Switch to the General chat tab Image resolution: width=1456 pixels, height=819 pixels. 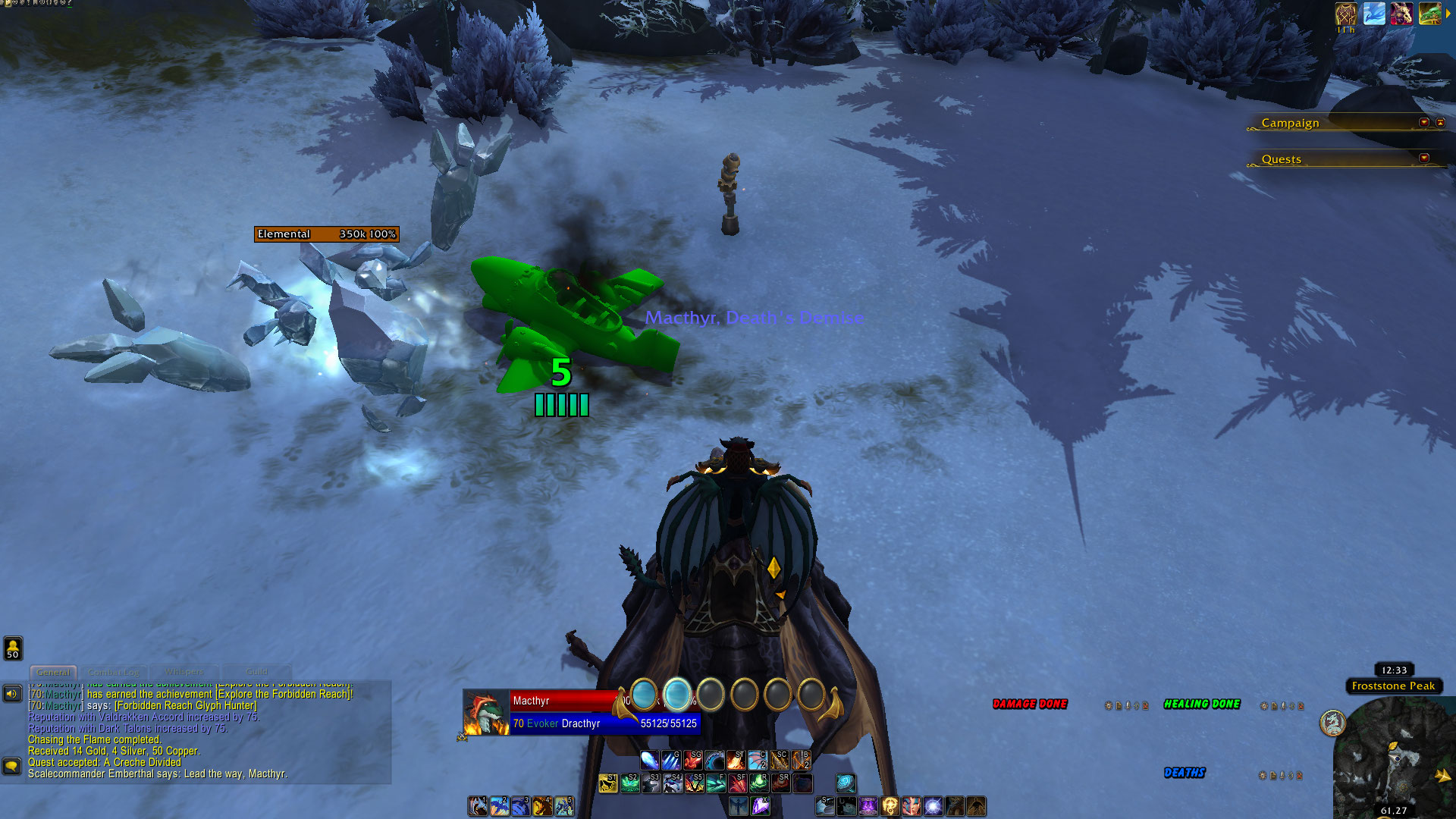(x=53, y=672)
